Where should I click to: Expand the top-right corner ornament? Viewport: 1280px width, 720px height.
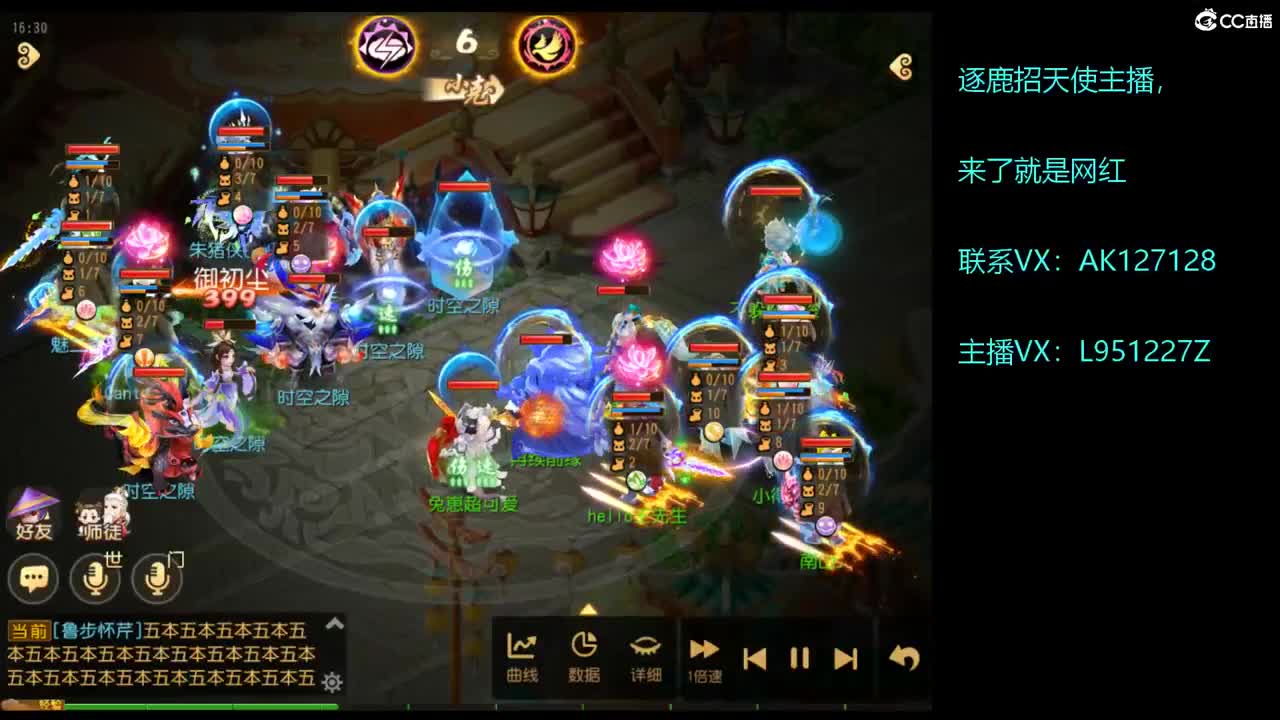[903, 64]
